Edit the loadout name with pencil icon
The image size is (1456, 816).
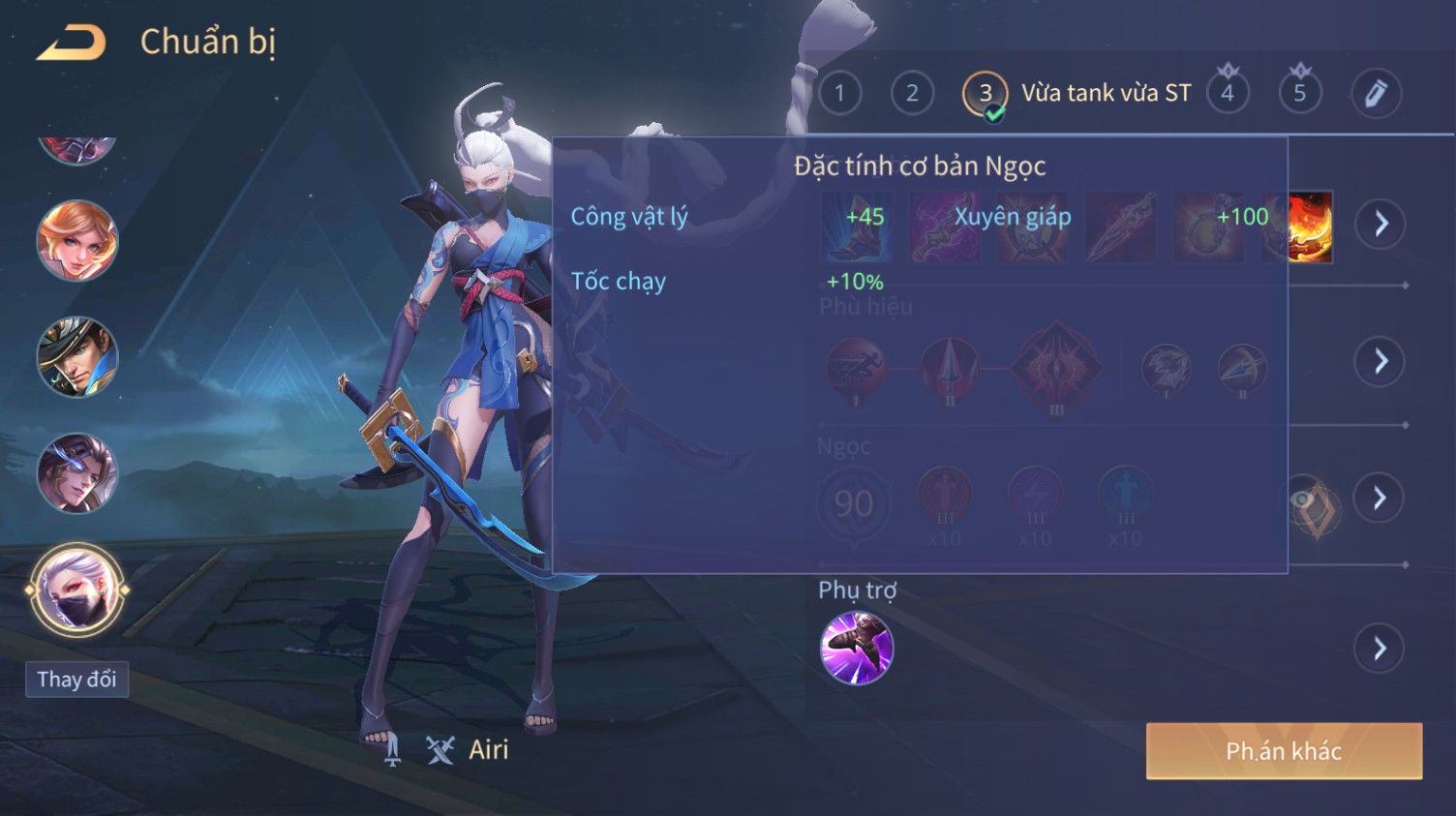(1376, 93)
